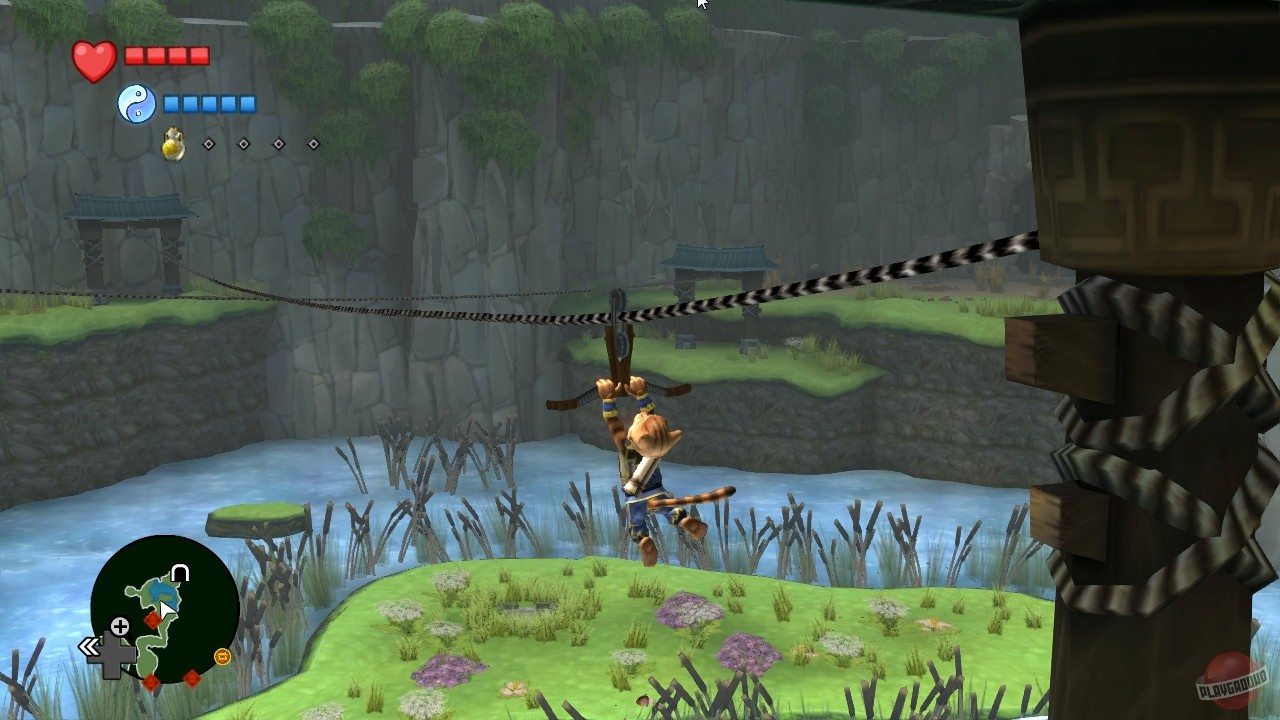Click the red diamond marker near the player arrow
The height and width of the screenshot is (720, 1280).
point(153,620)
